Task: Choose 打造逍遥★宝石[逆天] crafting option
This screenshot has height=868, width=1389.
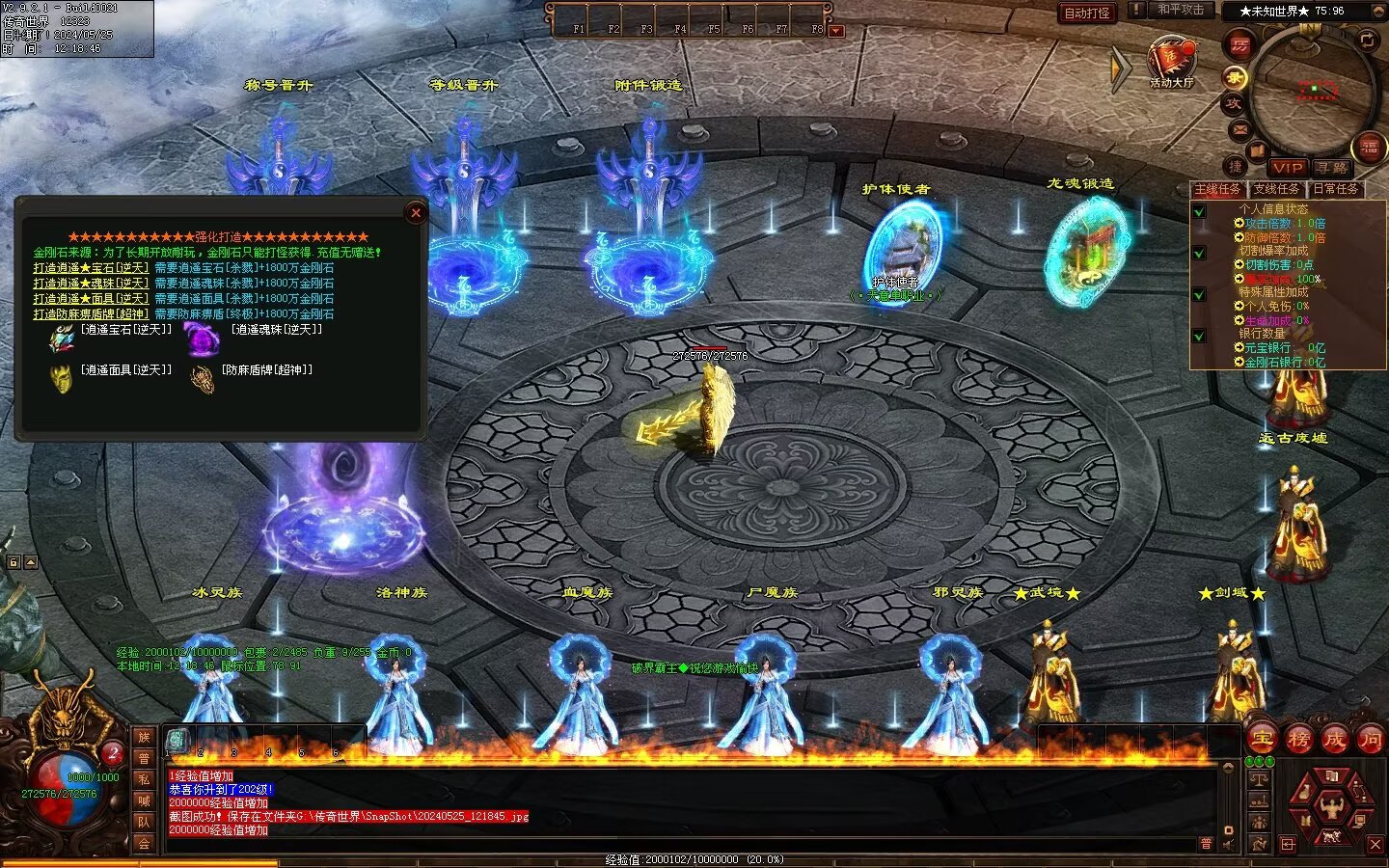Action: 91,268
